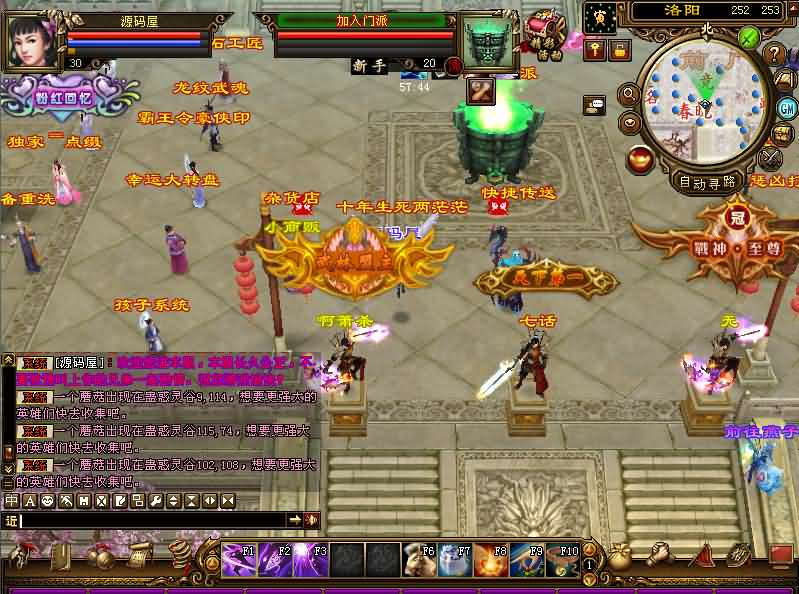
Task: Use the F8 fire orb skill
Action: pos(493,559)
